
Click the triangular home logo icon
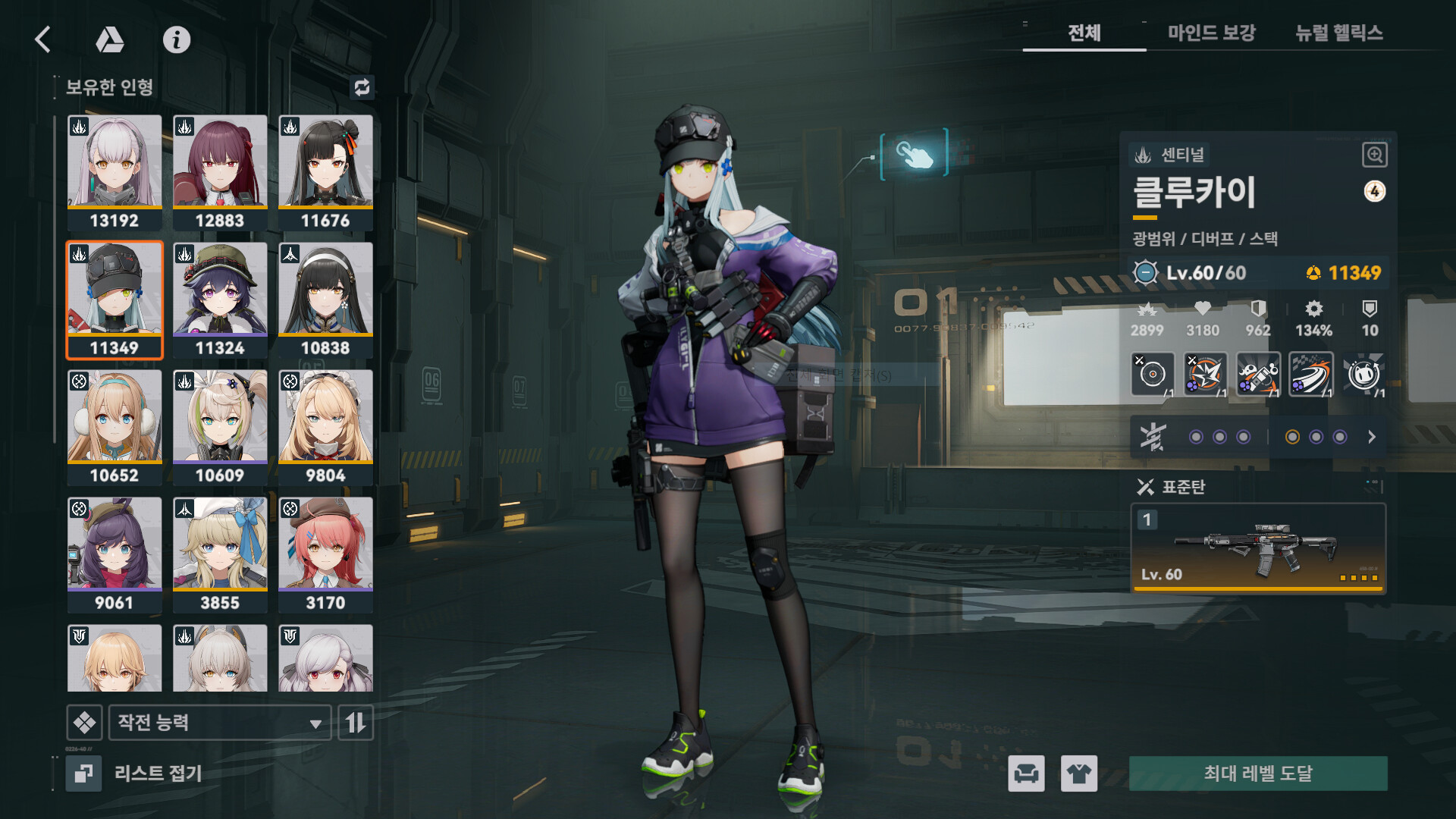(x=110, y=39)
